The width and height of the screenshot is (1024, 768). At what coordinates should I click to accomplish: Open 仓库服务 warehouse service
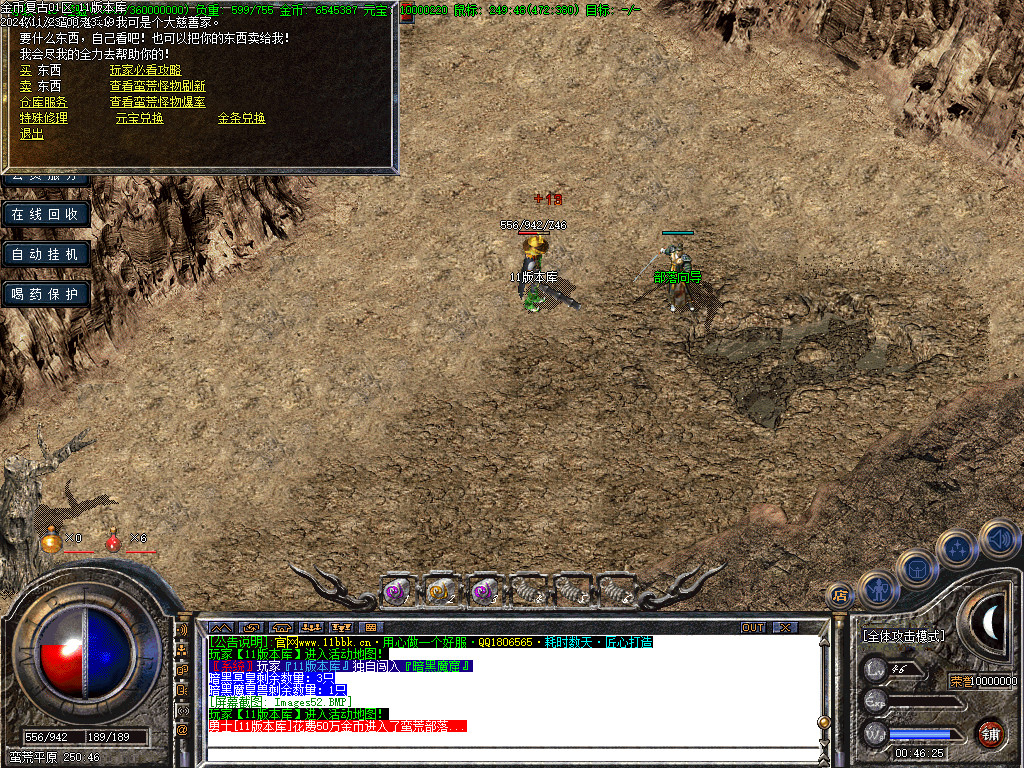tap(44, 102)
